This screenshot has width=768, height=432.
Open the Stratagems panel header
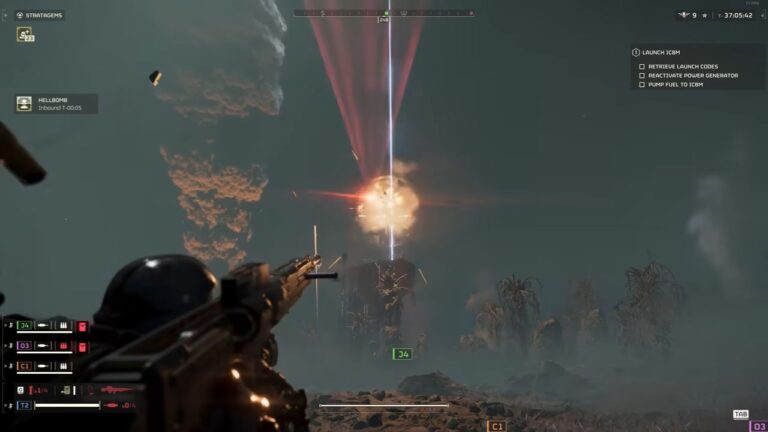point(38,15)
